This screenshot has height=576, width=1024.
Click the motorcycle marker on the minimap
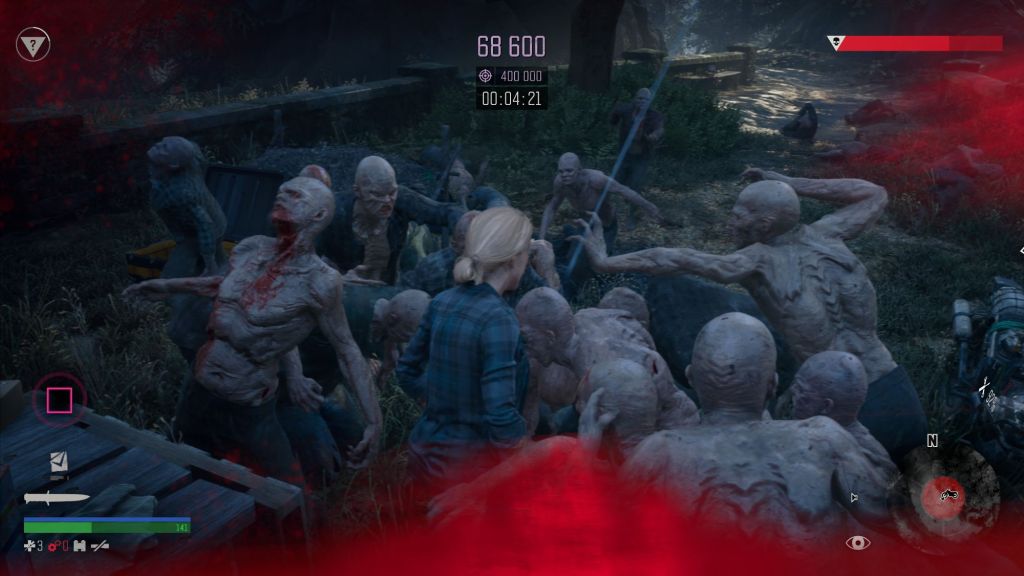(x=943, y=493)
